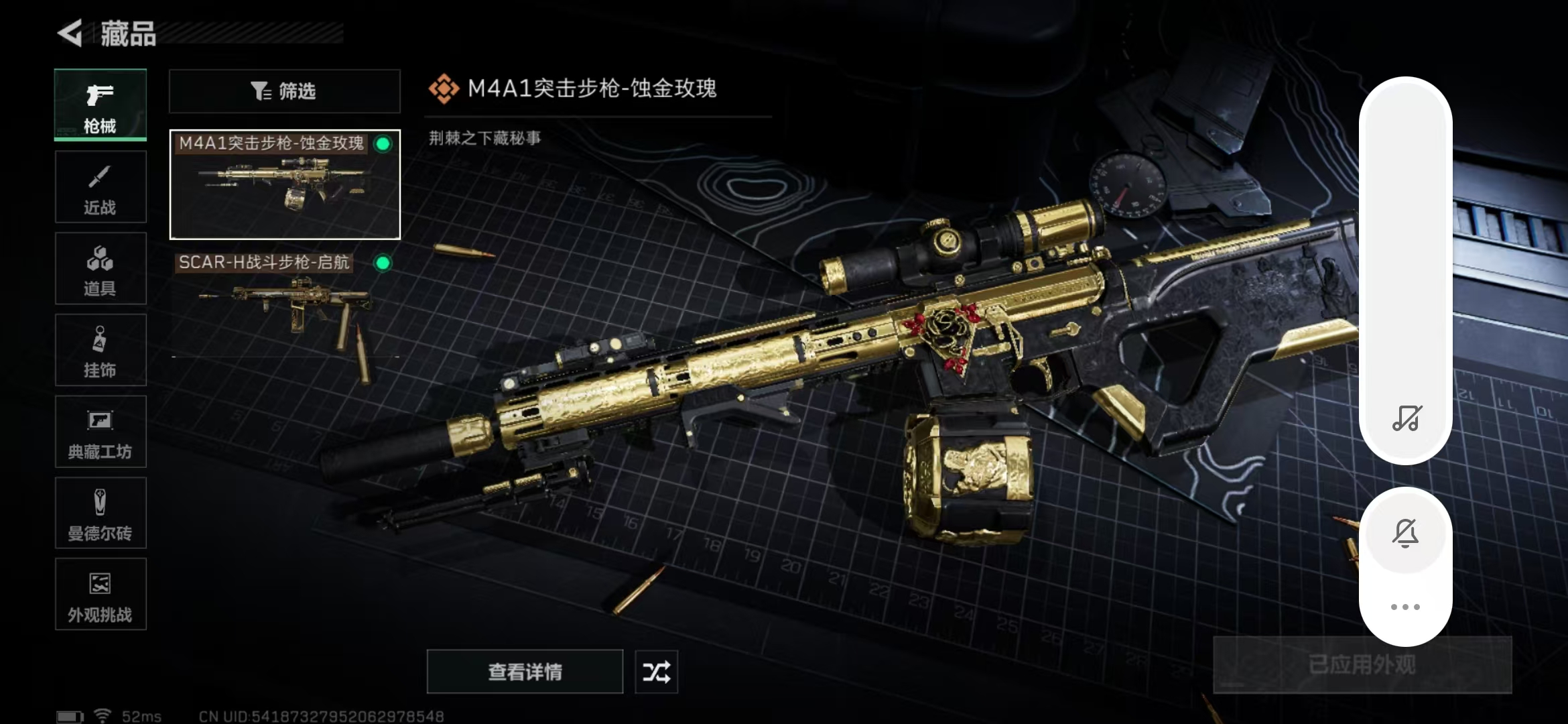Open the three-dot overlay menu
The width and height of the screenshot is (1568, 724).
pos(1405,607)
